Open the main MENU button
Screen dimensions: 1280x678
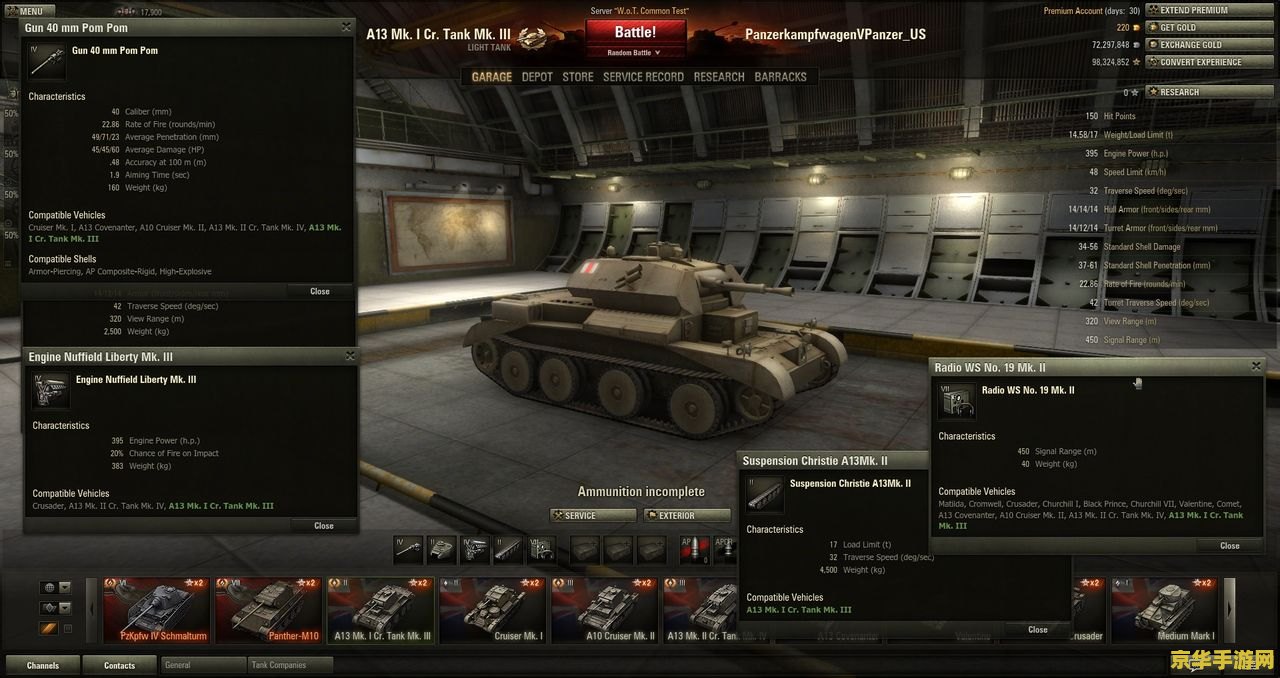tap(31, 11)
